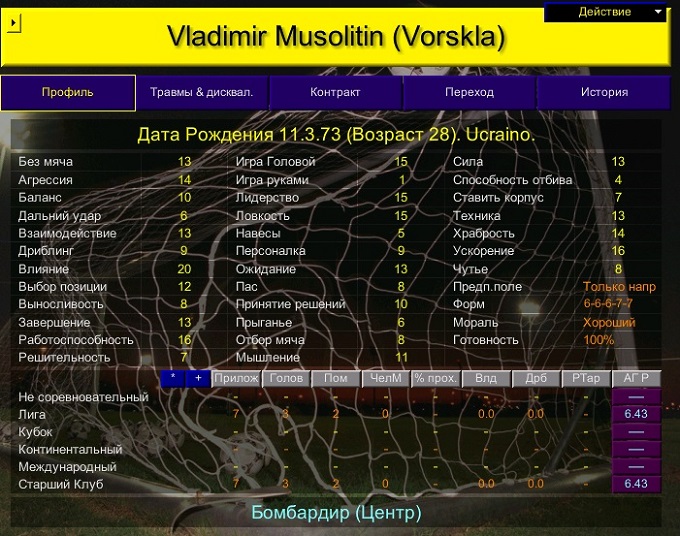Click the Пом column header
Viewport: 680px width, 536px height.
336,379
